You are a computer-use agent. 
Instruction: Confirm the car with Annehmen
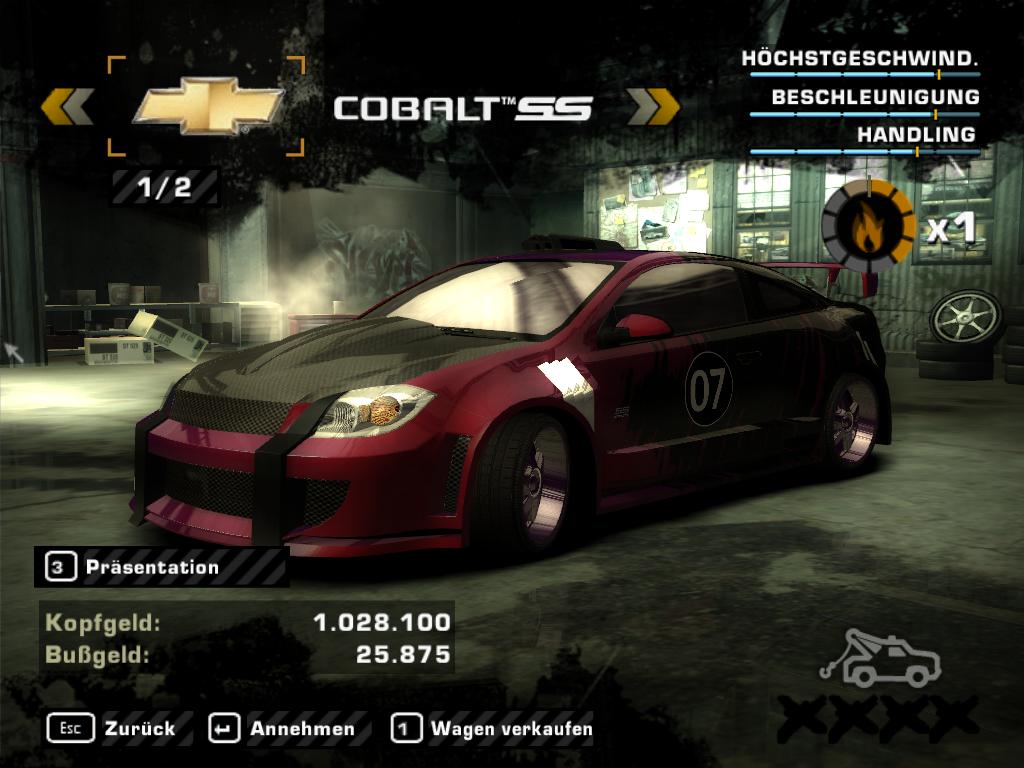pos(283,728)
